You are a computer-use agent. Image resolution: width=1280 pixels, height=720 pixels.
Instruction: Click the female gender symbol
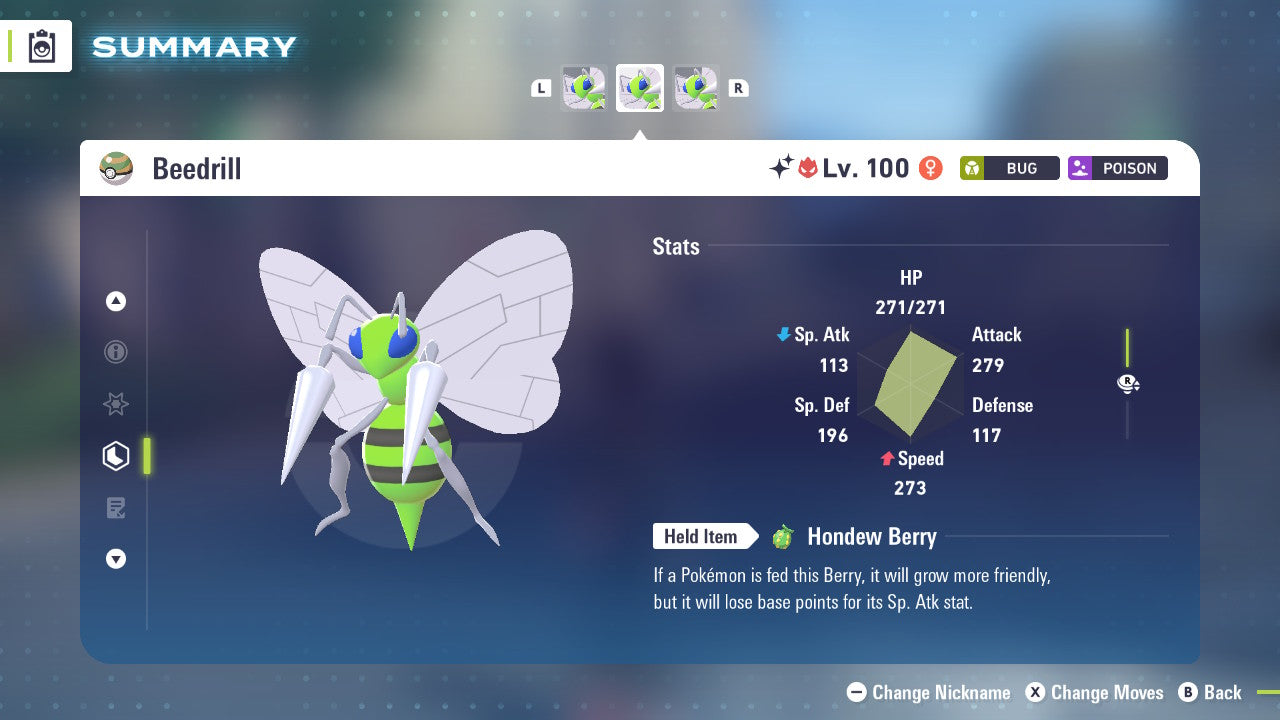tap(930, 168)
